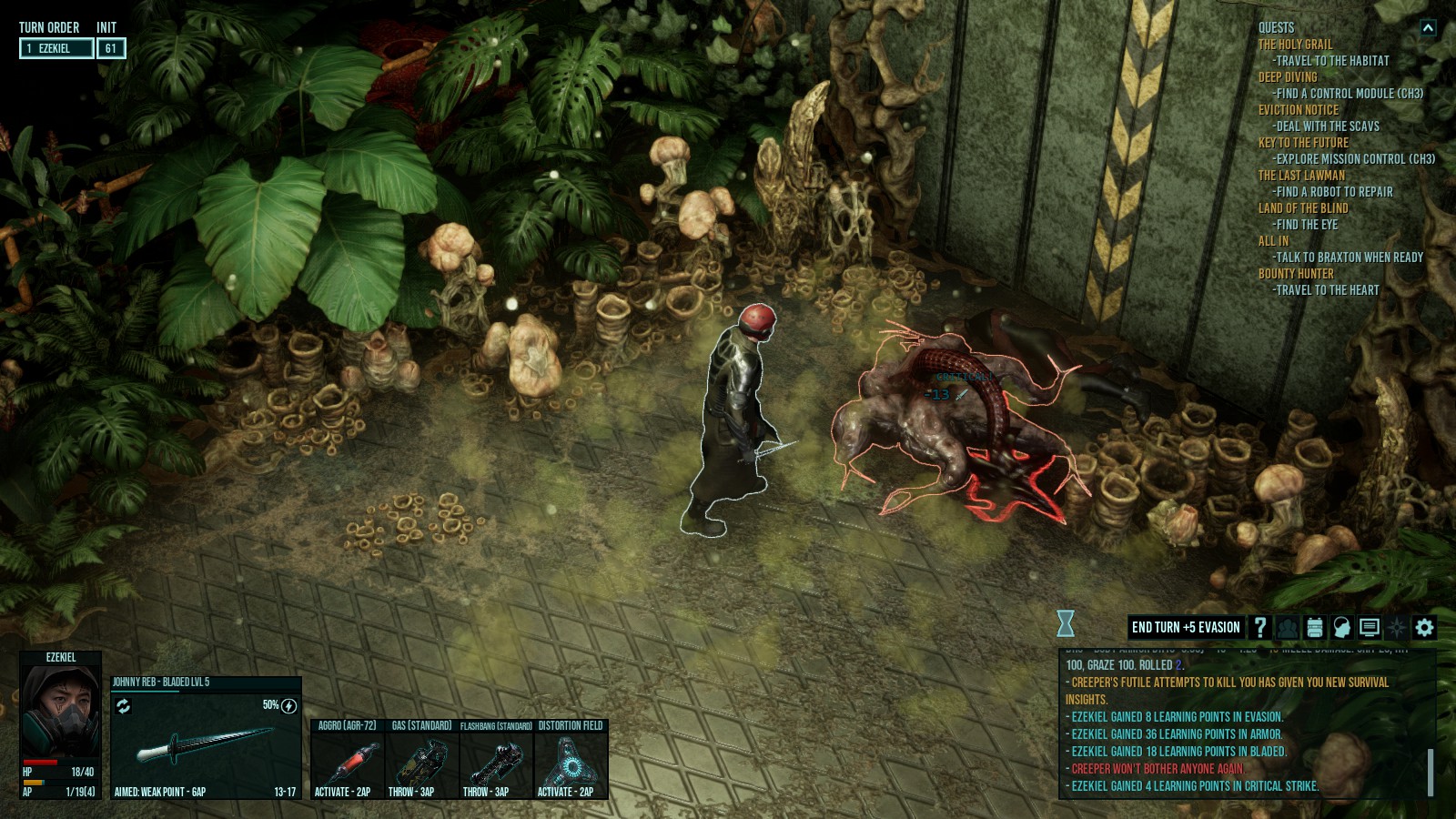Image resolution: width=1456 pixels, height=819 pixels.
Task: End turn for +5 evasion
Action: (x=1185, y=627)
